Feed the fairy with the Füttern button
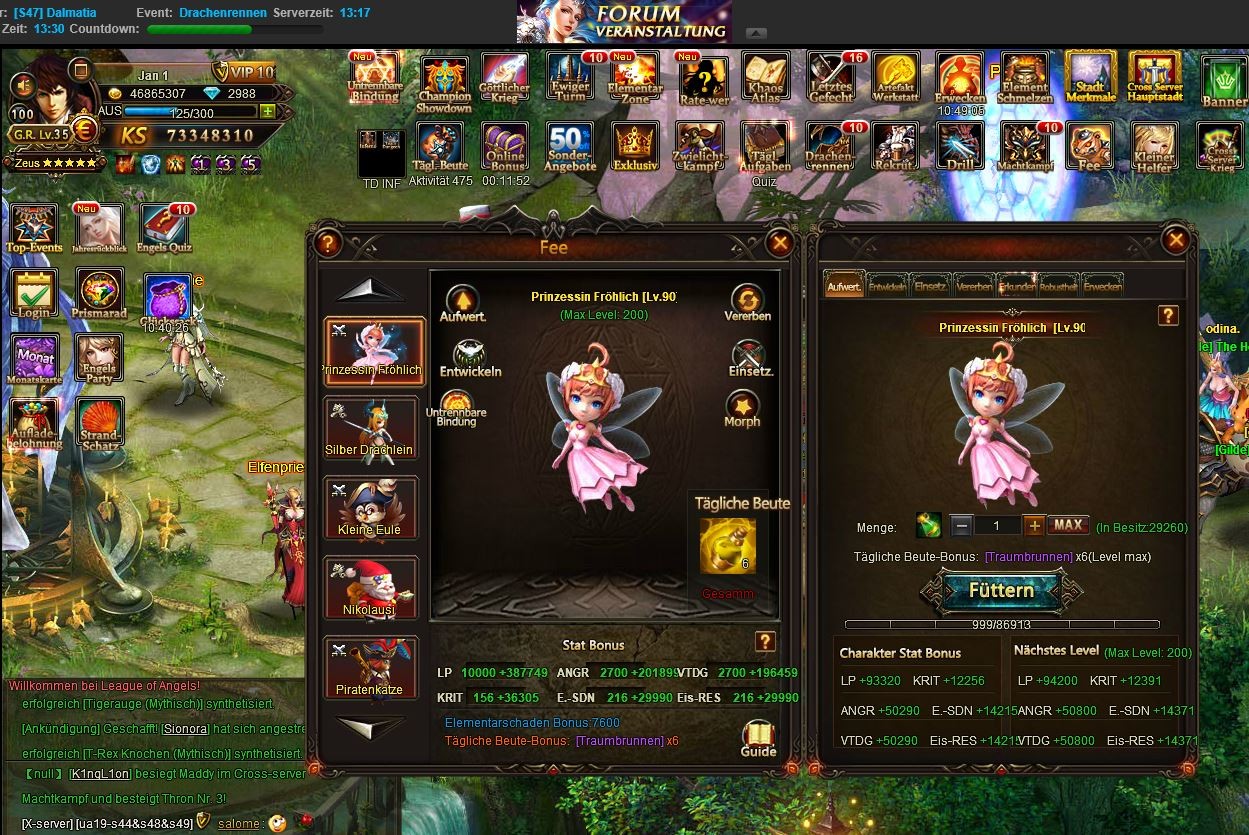1249x835 pixels. click(1000, 591)
